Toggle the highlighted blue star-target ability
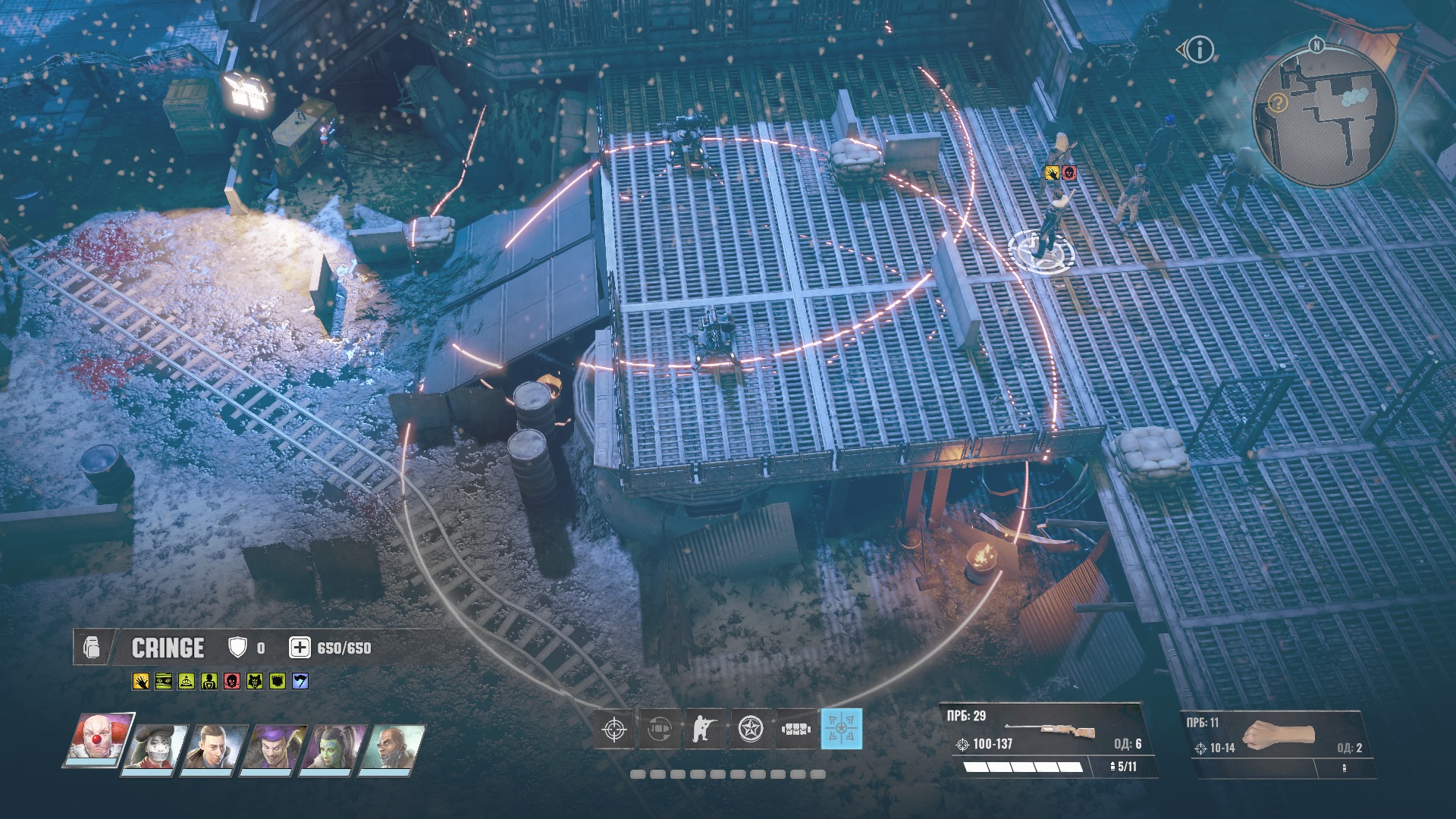 [842, 729]
